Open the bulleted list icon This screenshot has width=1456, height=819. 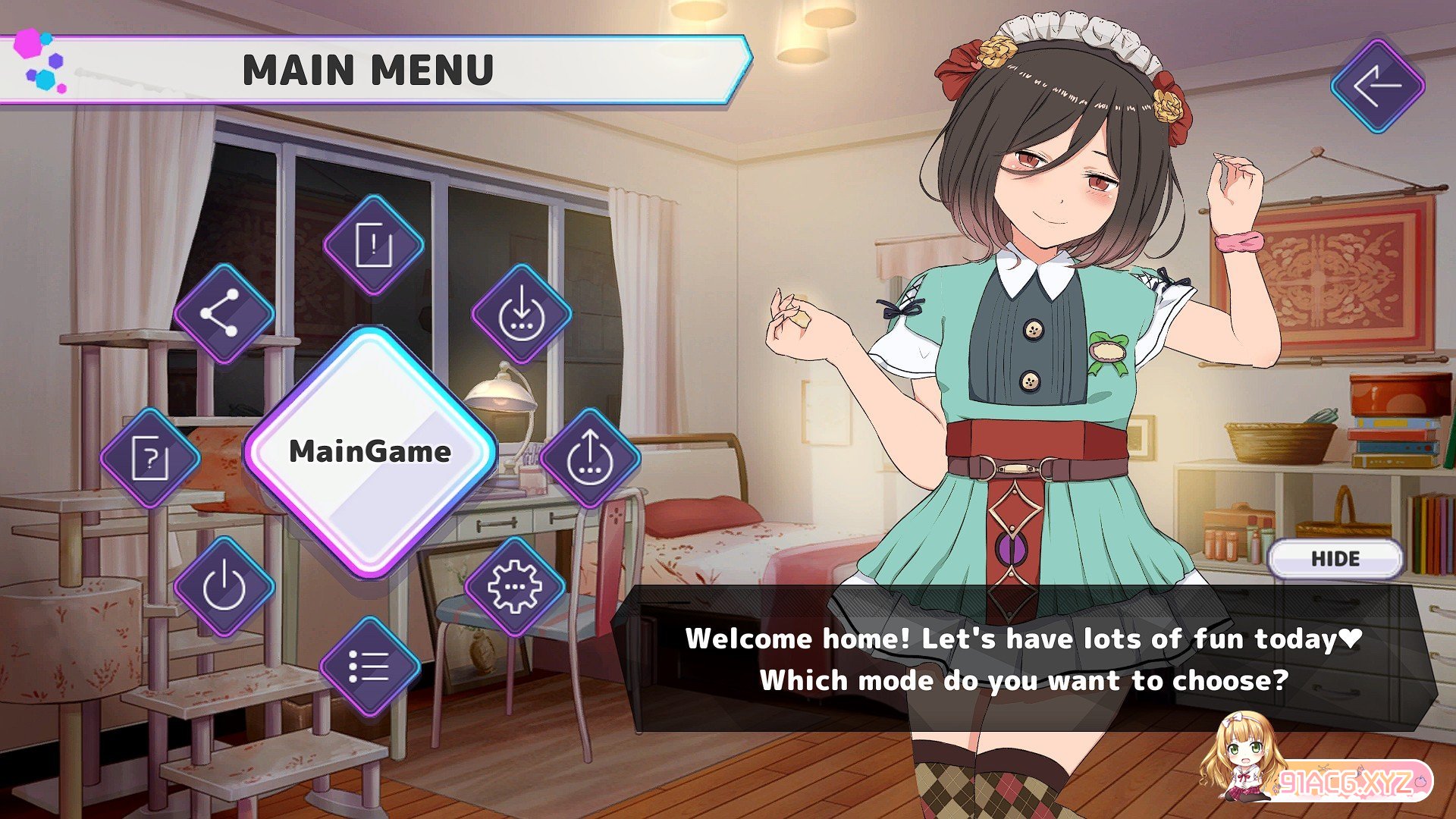tap(369, 667)
